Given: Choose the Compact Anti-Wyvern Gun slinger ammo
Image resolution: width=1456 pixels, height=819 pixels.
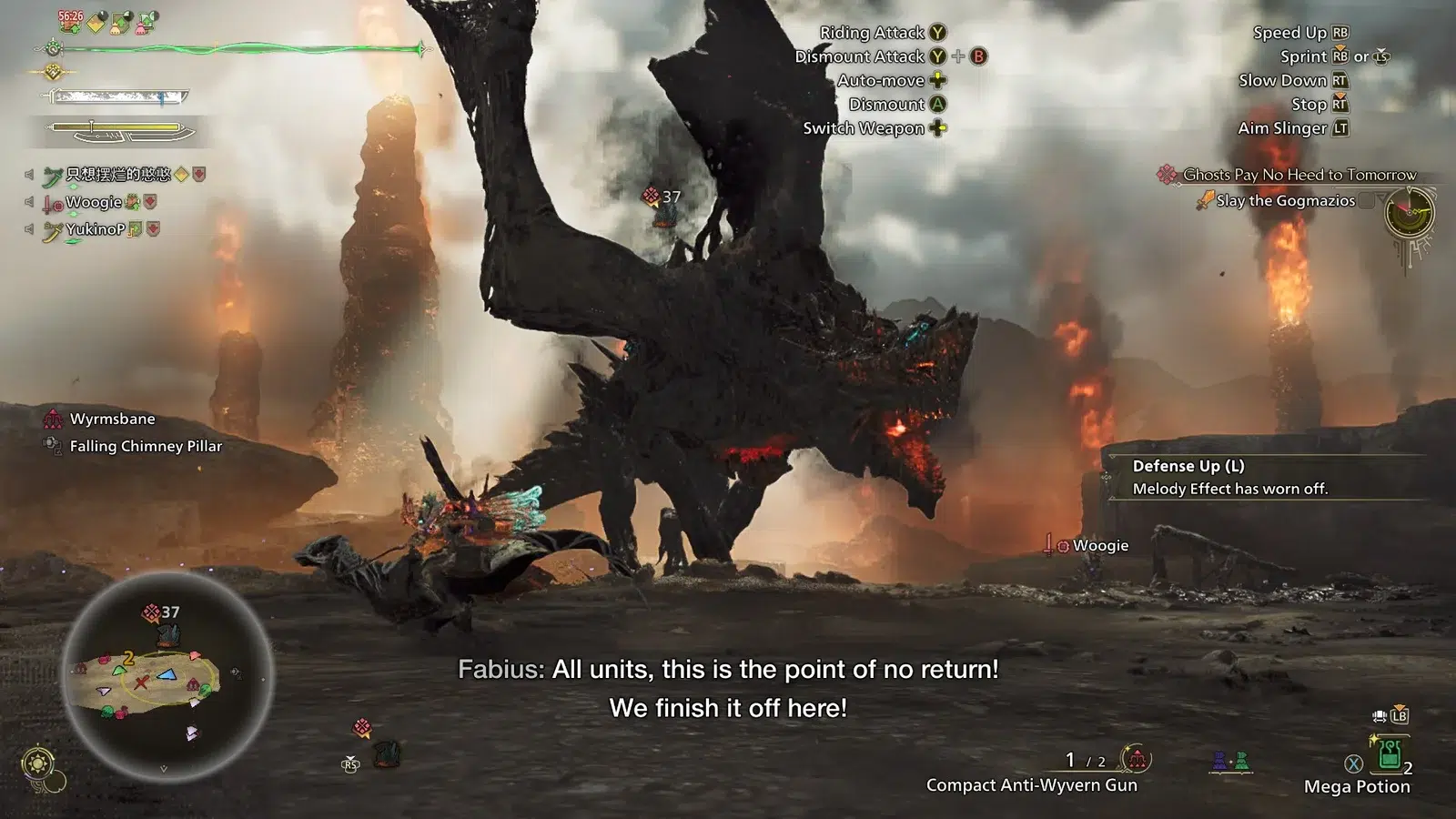Looking at the screenshot, I should coord(1031,784).
